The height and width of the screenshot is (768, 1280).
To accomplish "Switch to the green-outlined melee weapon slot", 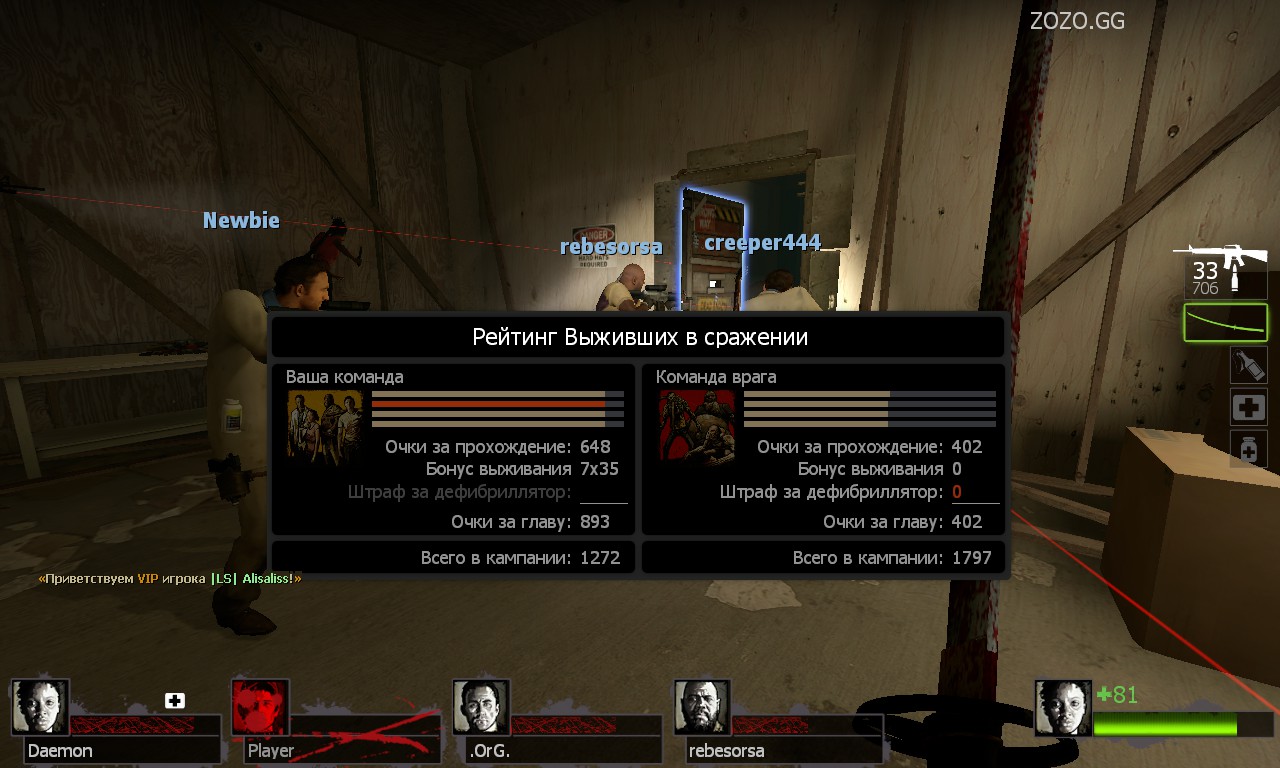I will coord(1225,323).
